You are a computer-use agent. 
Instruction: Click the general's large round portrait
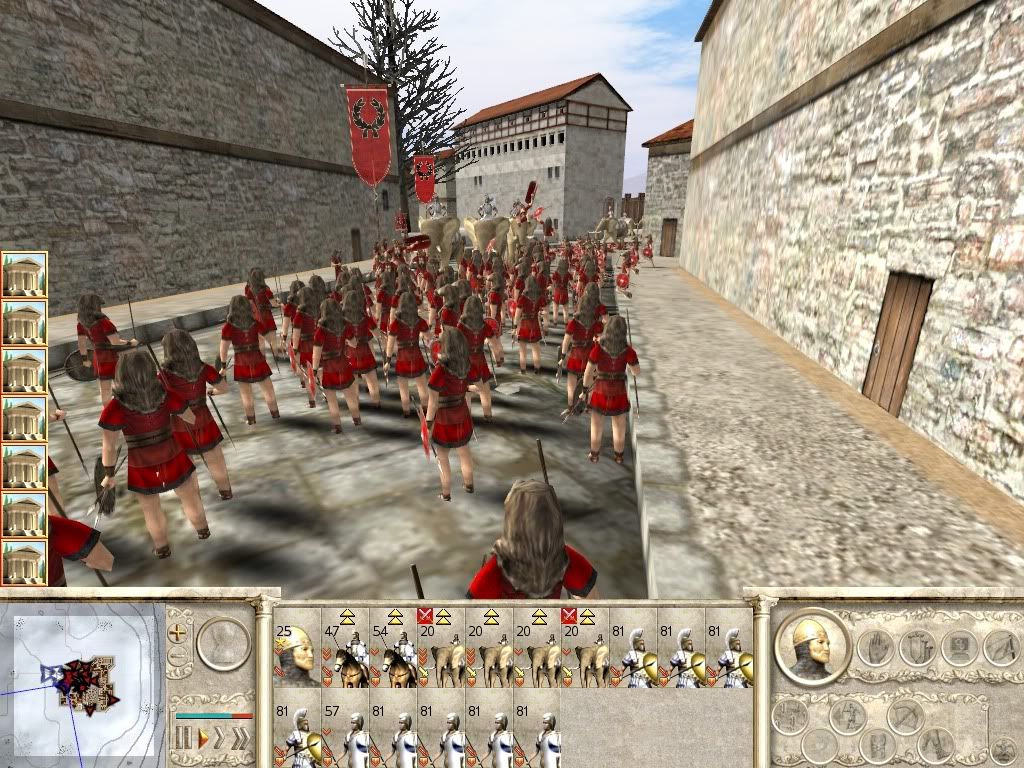[x=812, y=646]
